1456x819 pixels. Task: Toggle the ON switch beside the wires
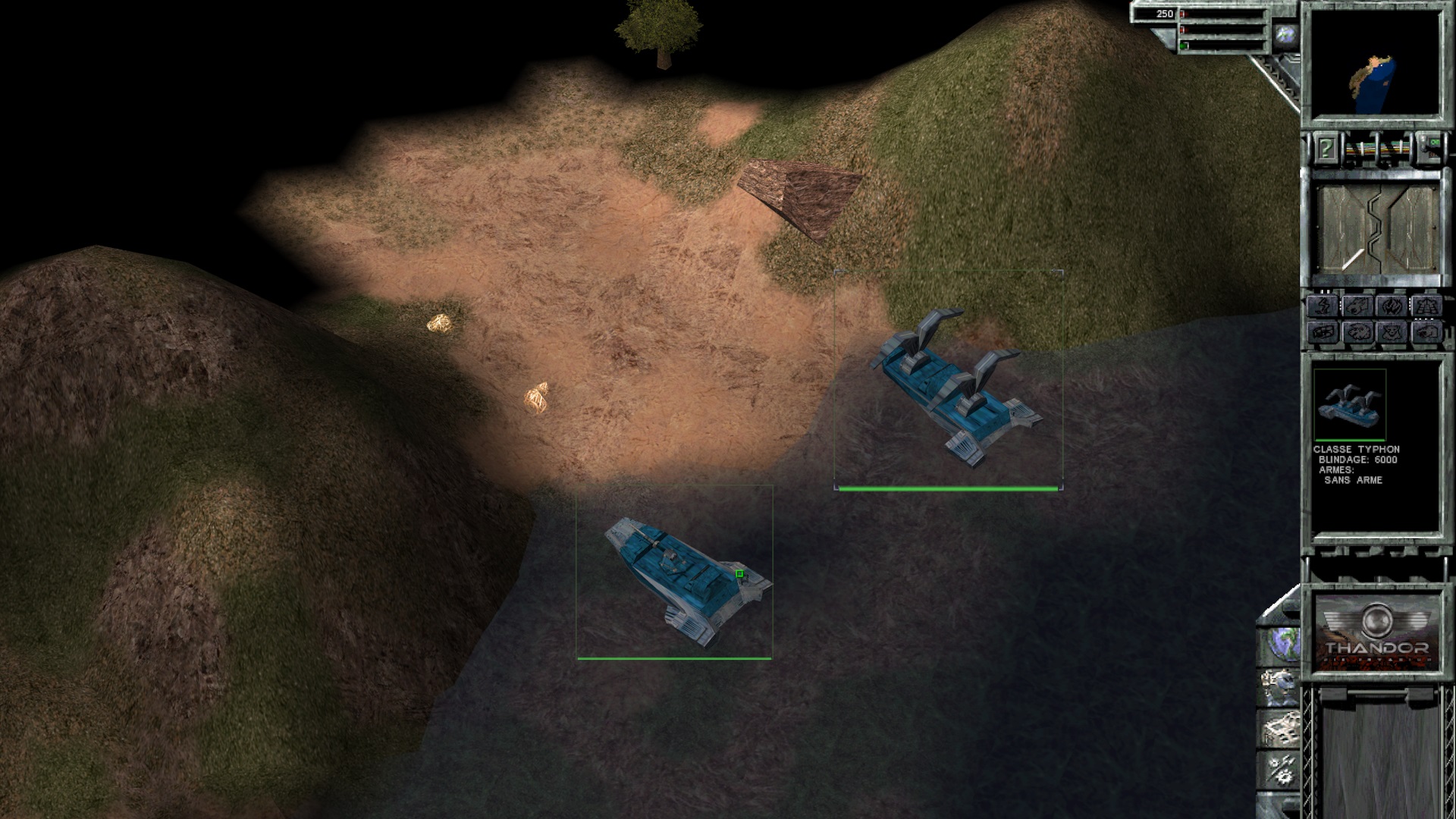pyautogui.click(x=1434, y=144)
